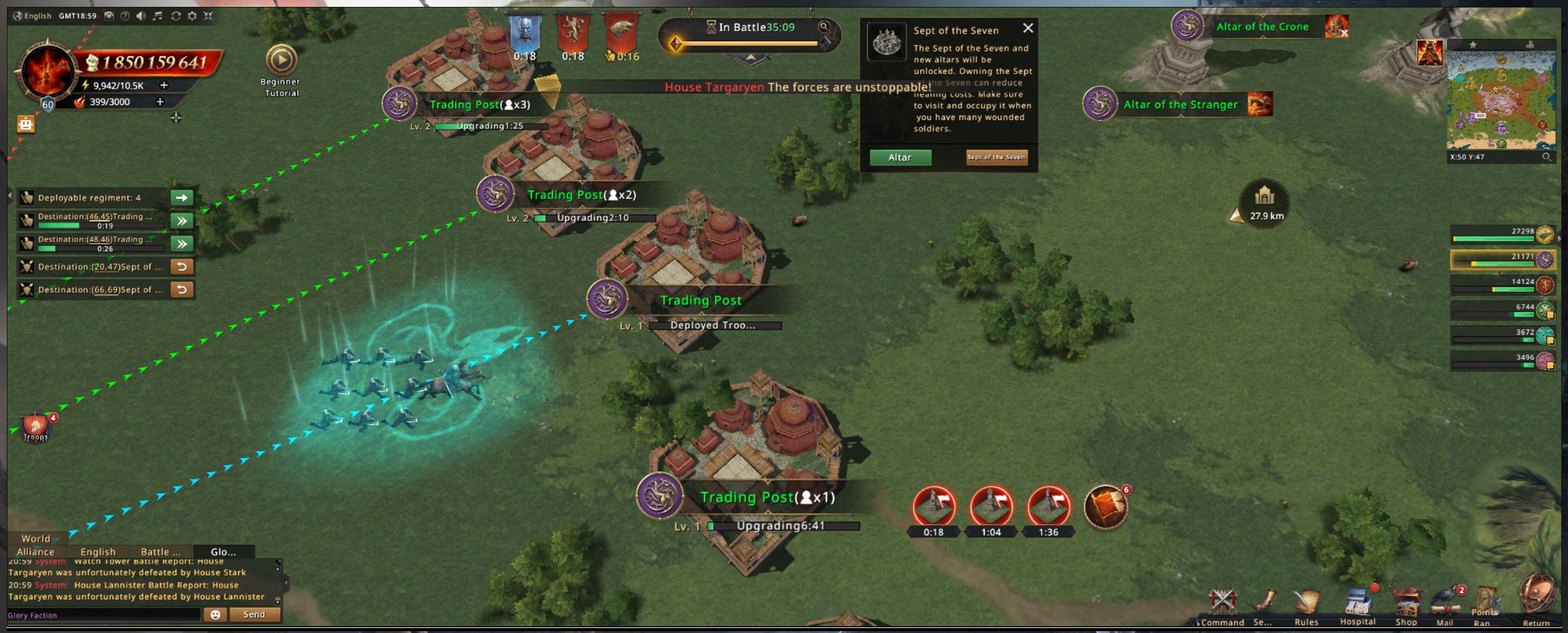
Task: Open the Shop
Action: [x=1406, y=604]
